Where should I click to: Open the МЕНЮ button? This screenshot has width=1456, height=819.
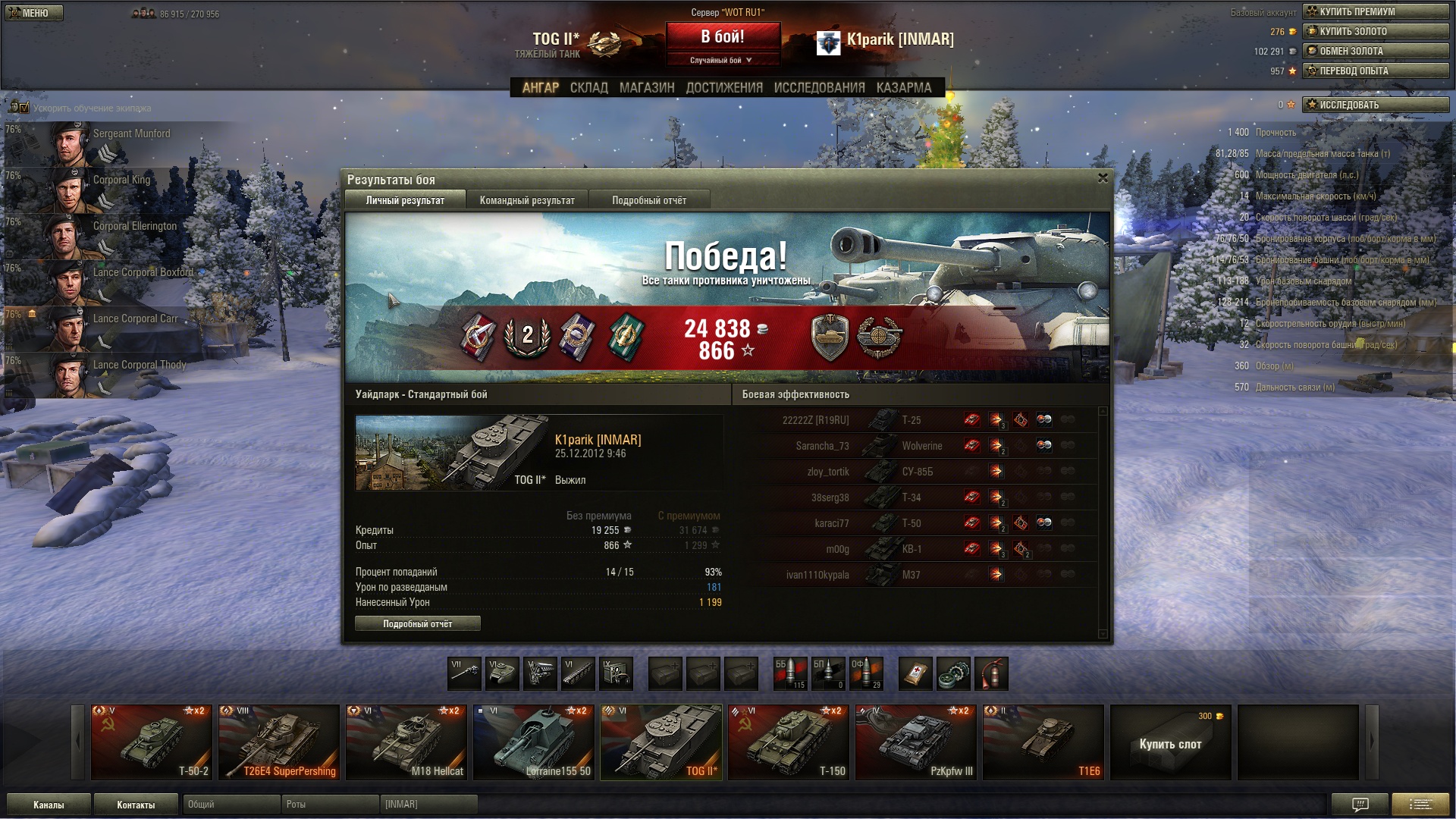click(34, 13)
